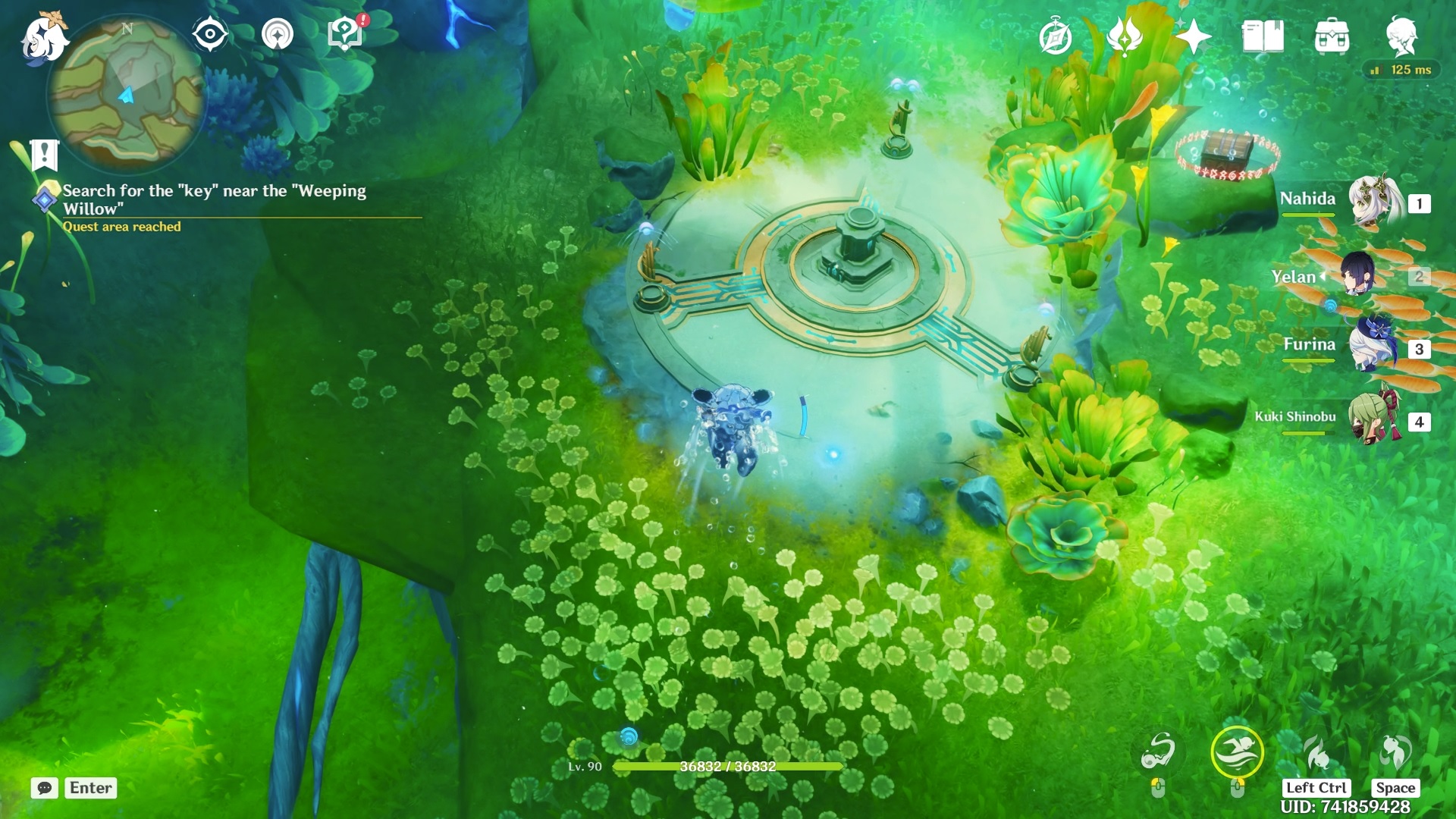Select the Weeping Willow quest objective text
The width and height of the screenshot is (1456, 819).
[x=214, y=199]
